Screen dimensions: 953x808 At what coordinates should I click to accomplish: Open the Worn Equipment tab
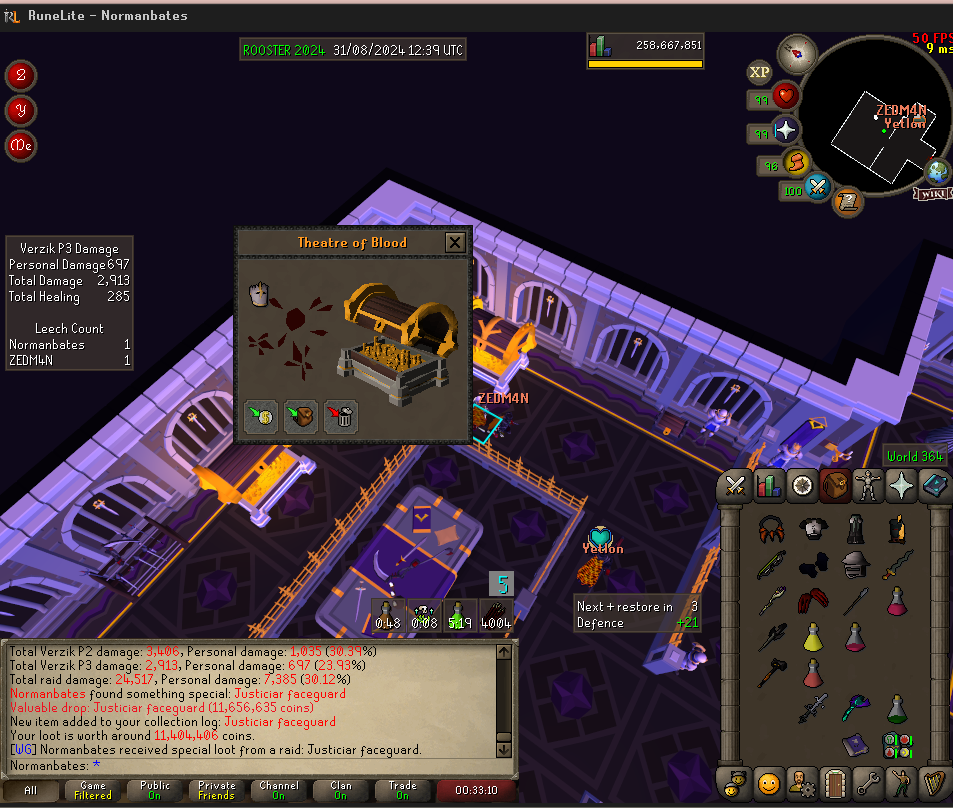click(868, 487)
